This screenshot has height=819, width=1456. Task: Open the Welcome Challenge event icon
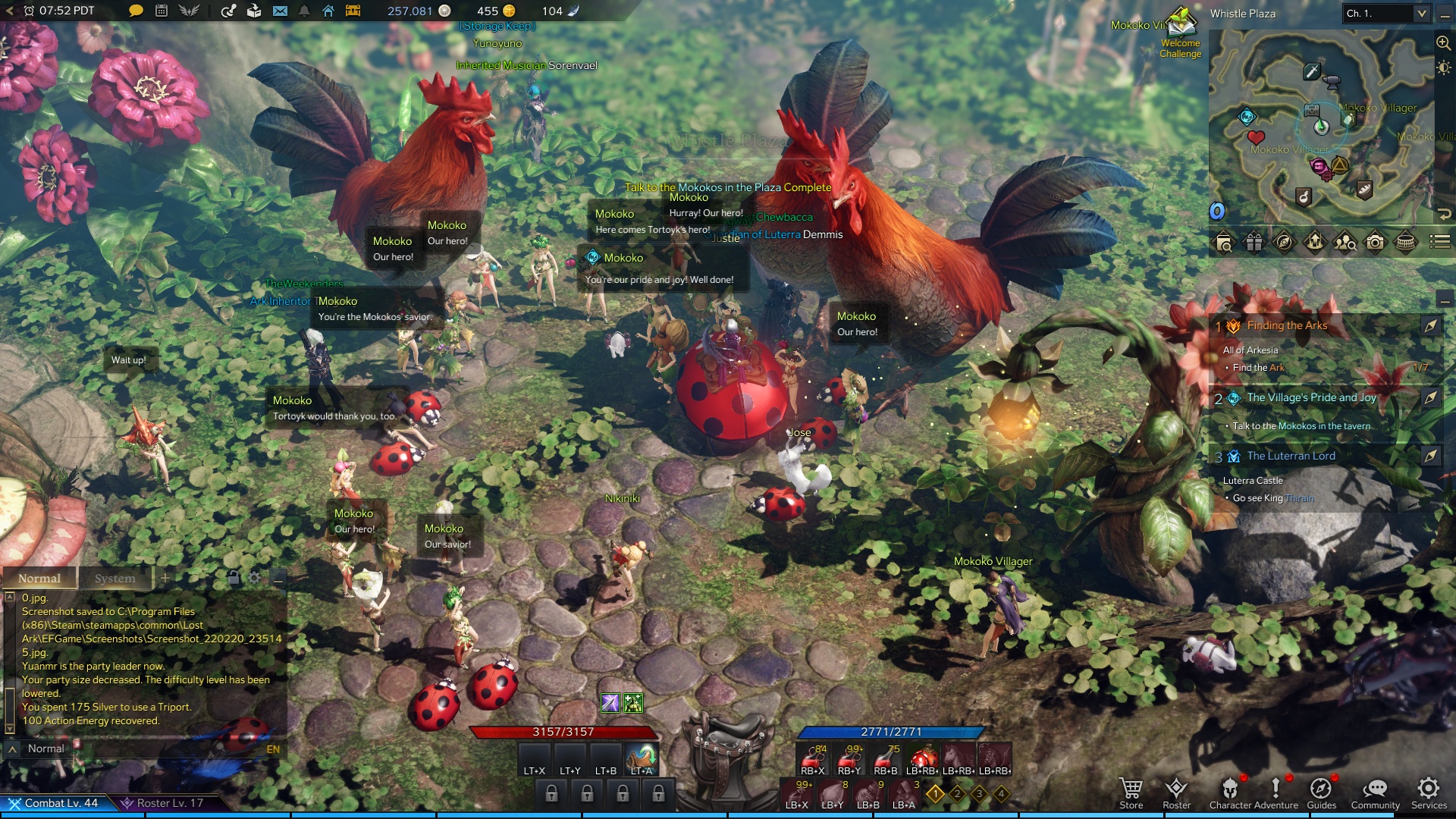click(x=1180, y=34)
